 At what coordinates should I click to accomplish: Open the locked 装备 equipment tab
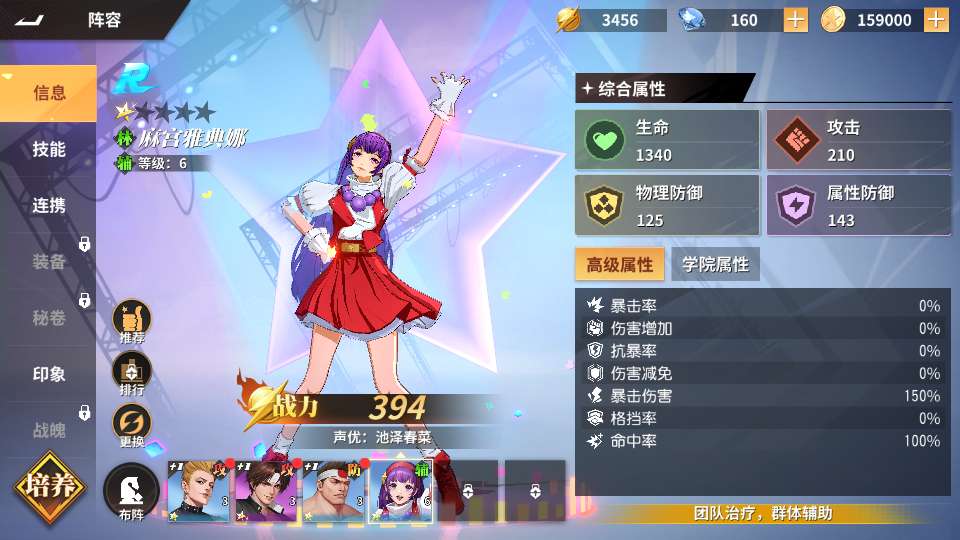[x=49, y=262]
